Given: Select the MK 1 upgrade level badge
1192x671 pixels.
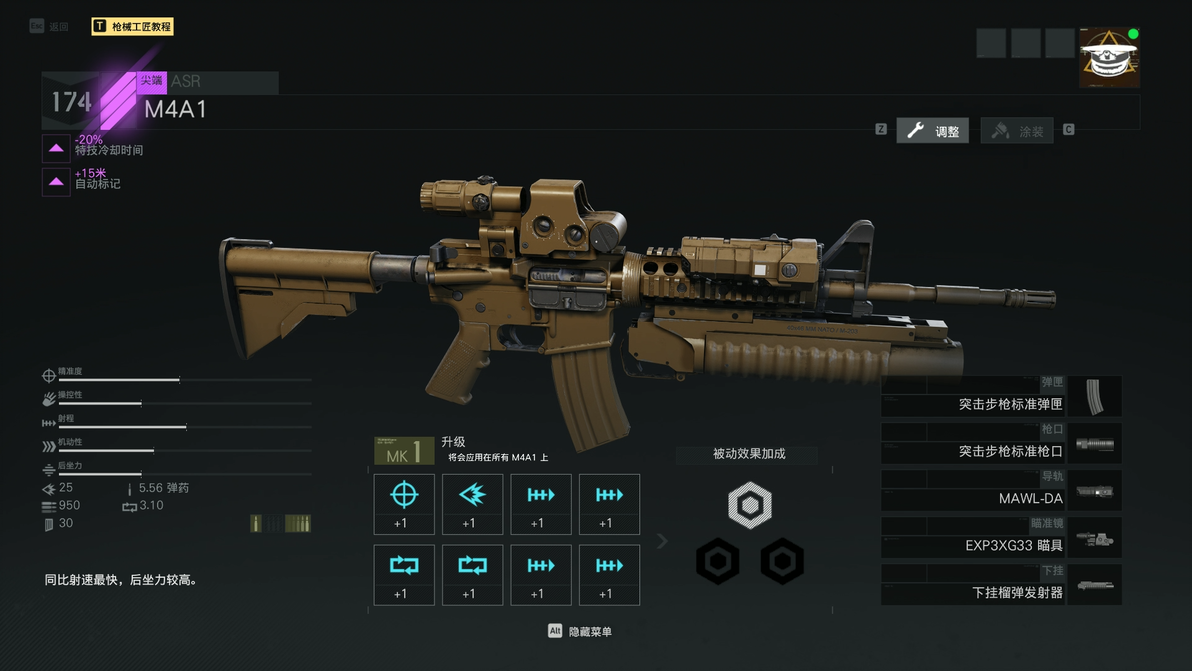Looking at the screenshot, I should pos(404,451).
